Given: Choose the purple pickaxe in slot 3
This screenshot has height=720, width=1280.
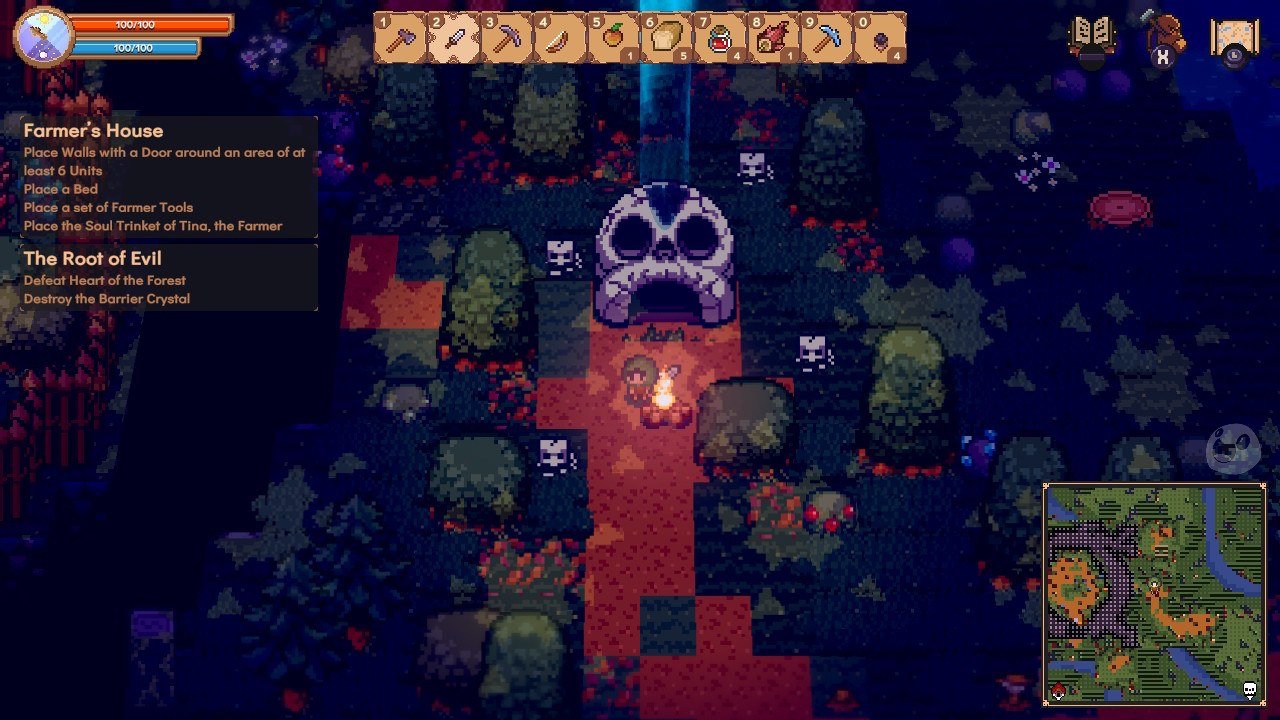Looking at the screenshot, I should 507,38.
